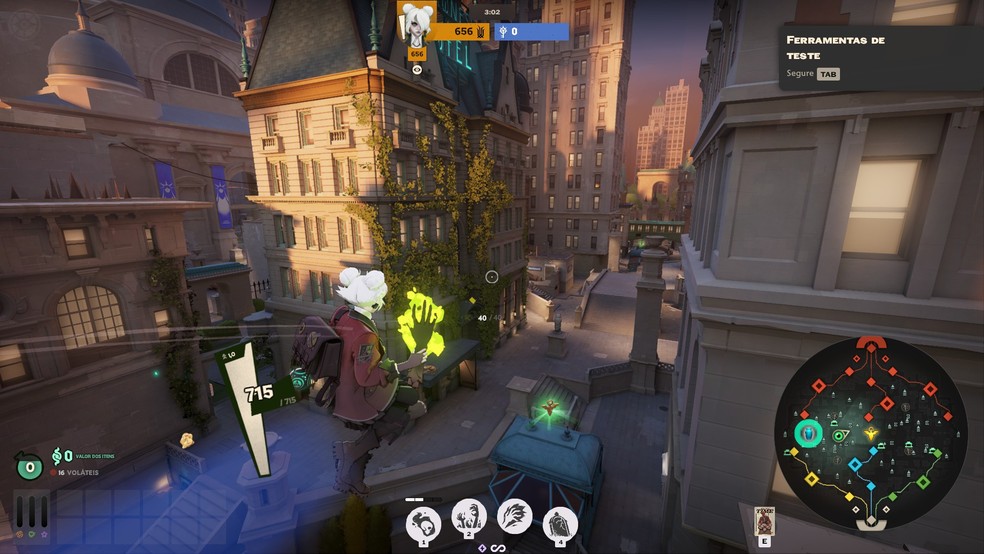The width and height of the screenshot is (984, 554).
Task: Activate the skull smoke ability
Action: pyautogui.click(x=424, y=520)
